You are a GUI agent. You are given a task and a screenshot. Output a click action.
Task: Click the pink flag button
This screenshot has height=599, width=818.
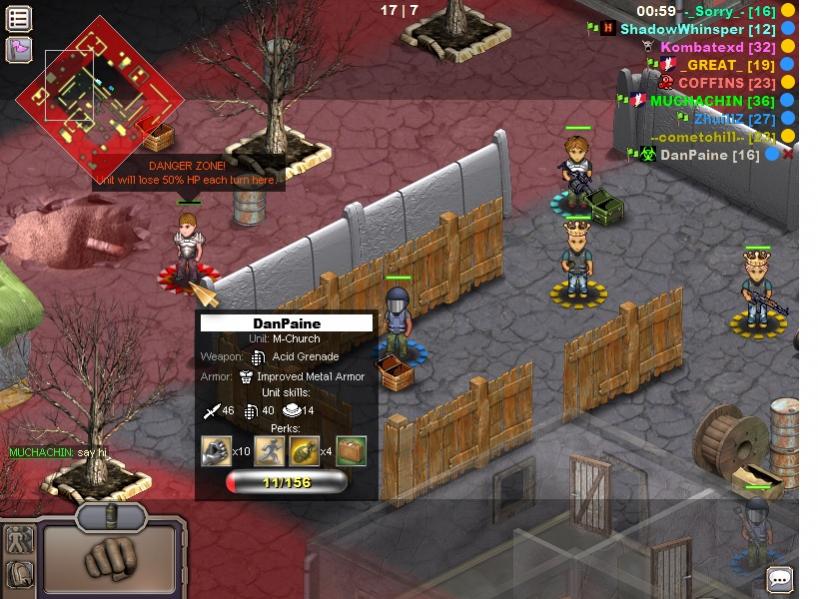coord(19,48)
